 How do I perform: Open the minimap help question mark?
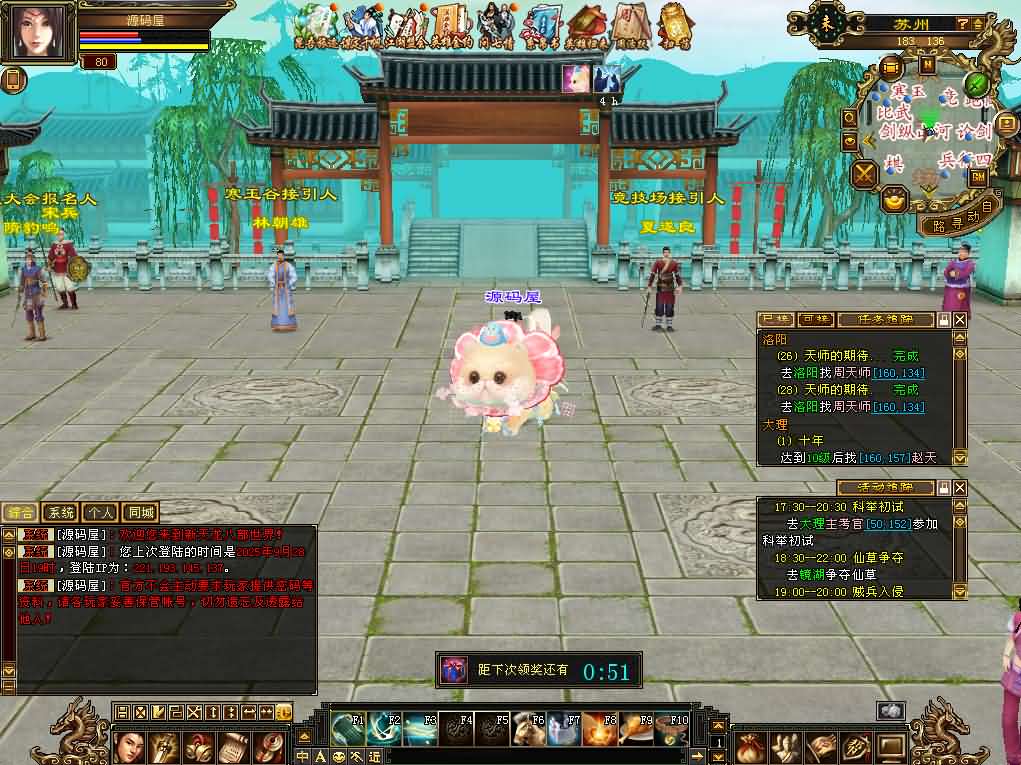(x=962, y=24)
